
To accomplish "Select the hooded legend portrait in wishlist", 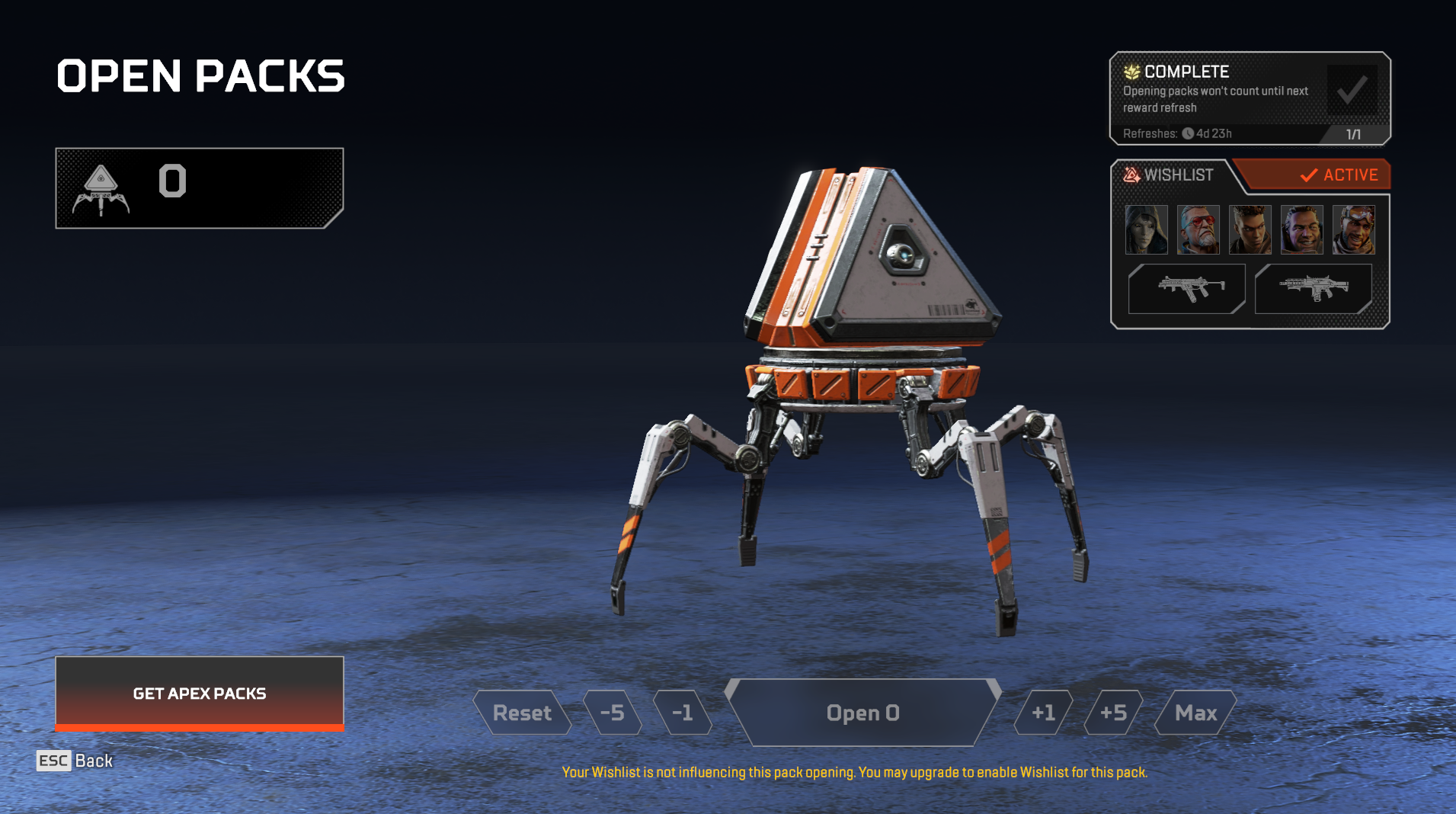I will (x=1146, y=229).
